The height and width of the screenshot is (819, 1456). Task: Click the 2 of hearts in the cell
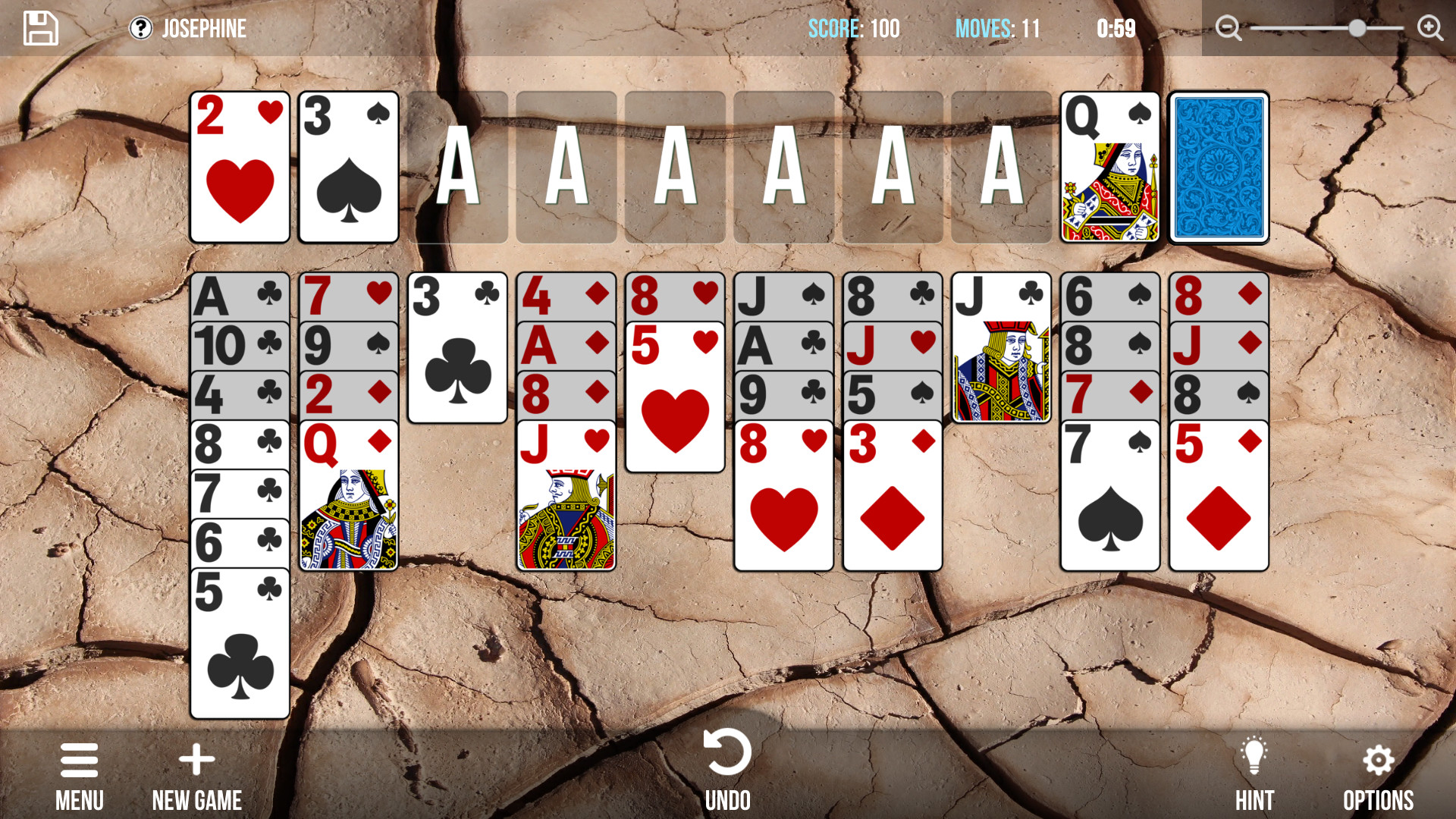[x=240, y=167]
